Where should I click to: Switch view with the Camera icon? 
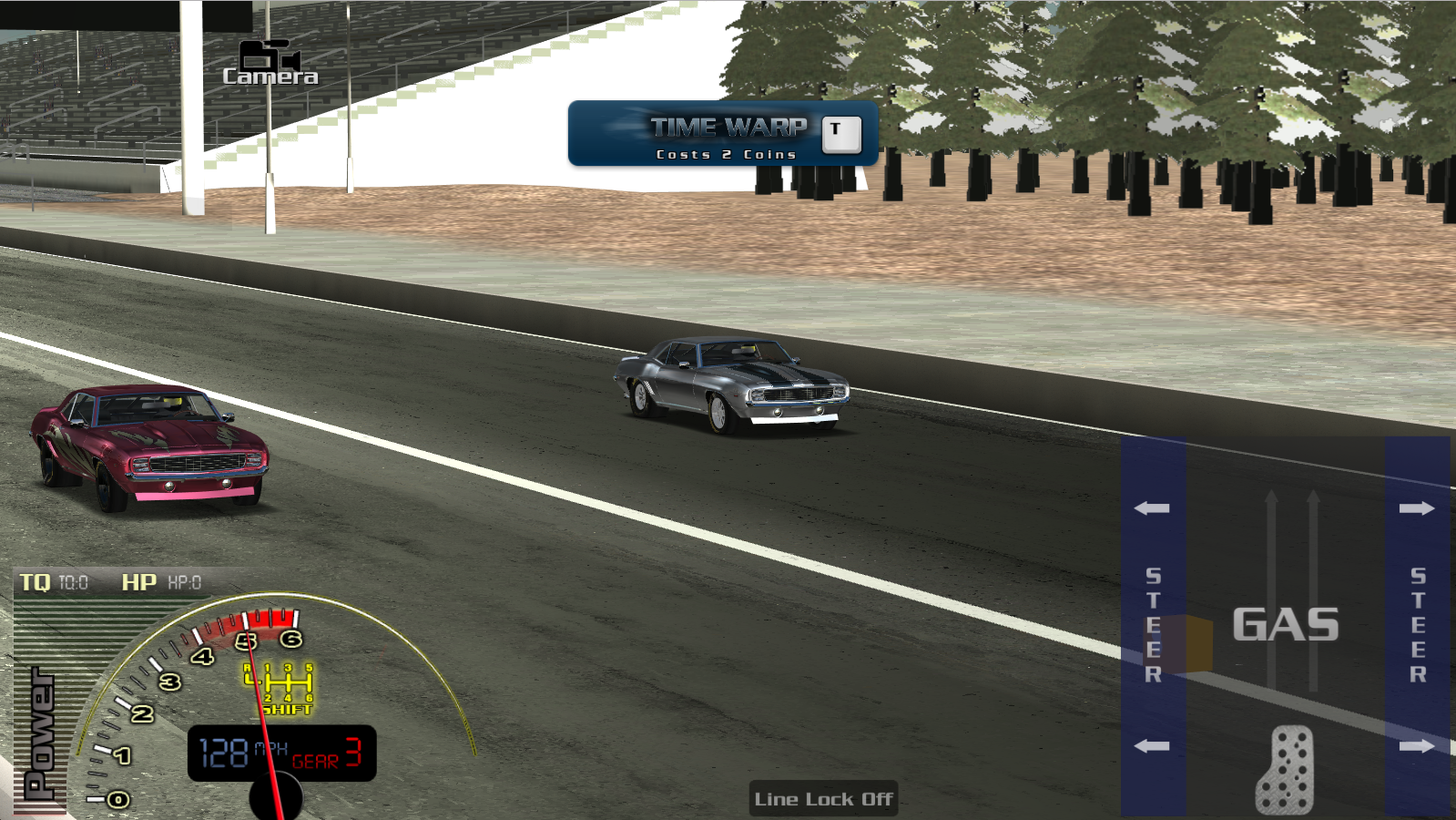[x=270, y=63]
